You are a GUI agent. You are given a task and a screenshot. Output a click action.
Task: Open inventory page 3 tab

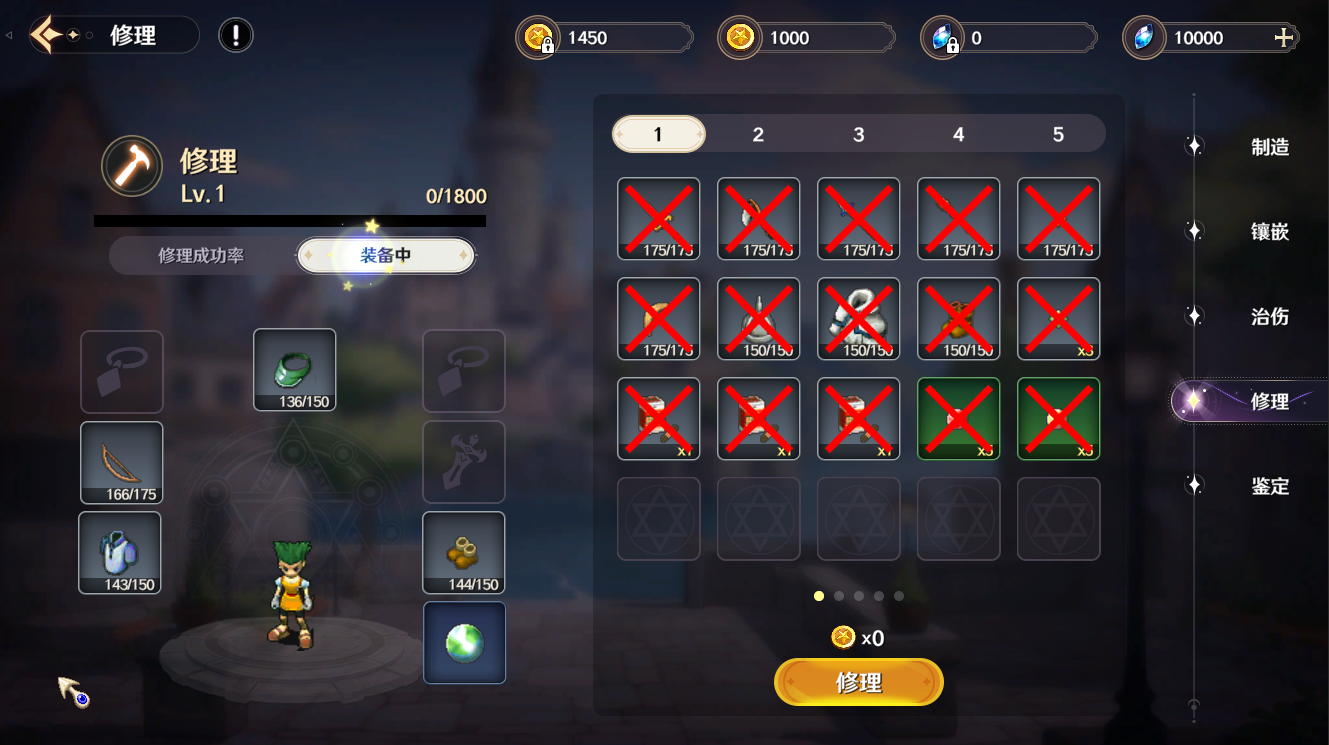pos(858,134)
